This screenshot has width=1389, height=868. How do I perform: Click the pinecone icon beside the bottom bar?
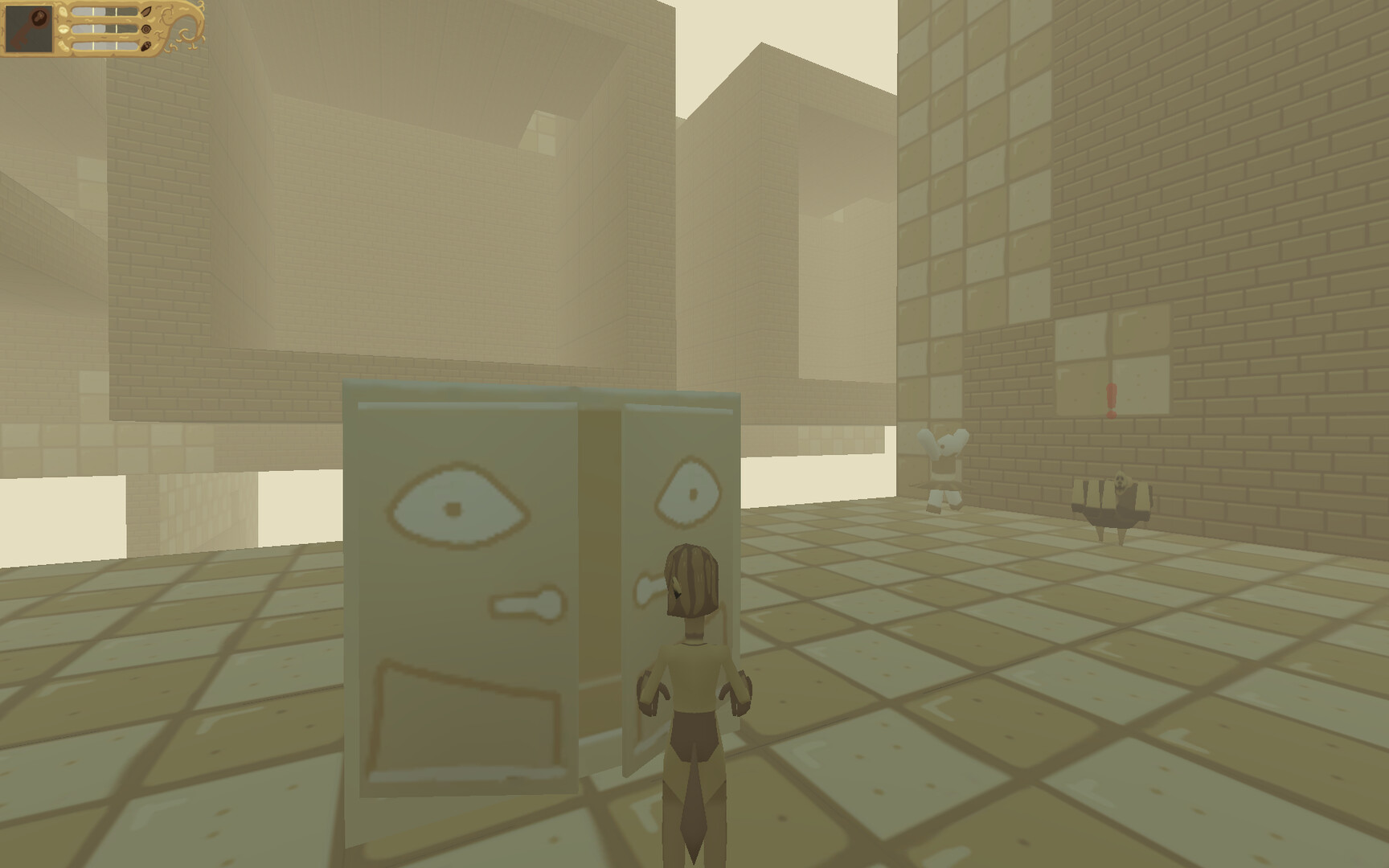[145, 46]
